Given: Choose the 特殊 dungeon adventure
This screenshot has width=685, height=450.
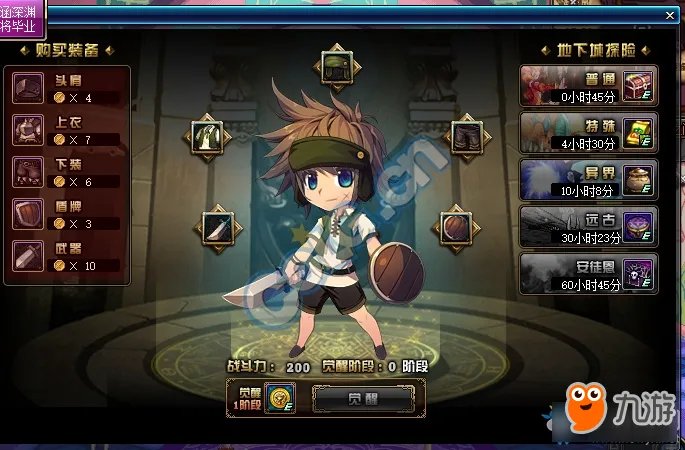Looking at the screenshot, I should [588, 133].
